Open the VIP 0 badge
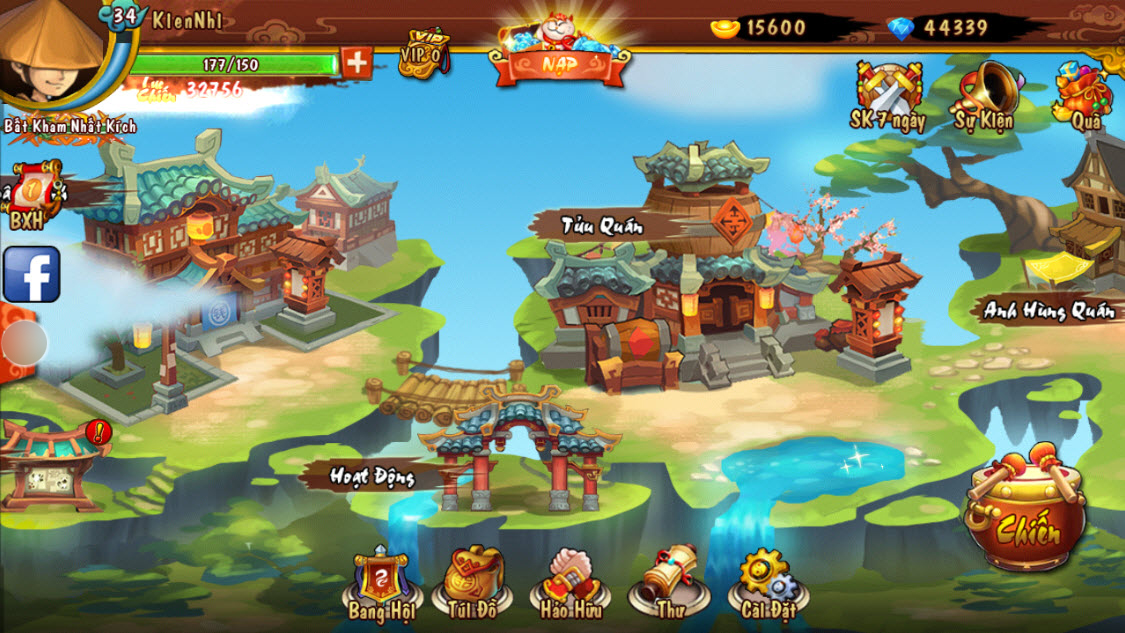1125x633 pixels. 422,53
